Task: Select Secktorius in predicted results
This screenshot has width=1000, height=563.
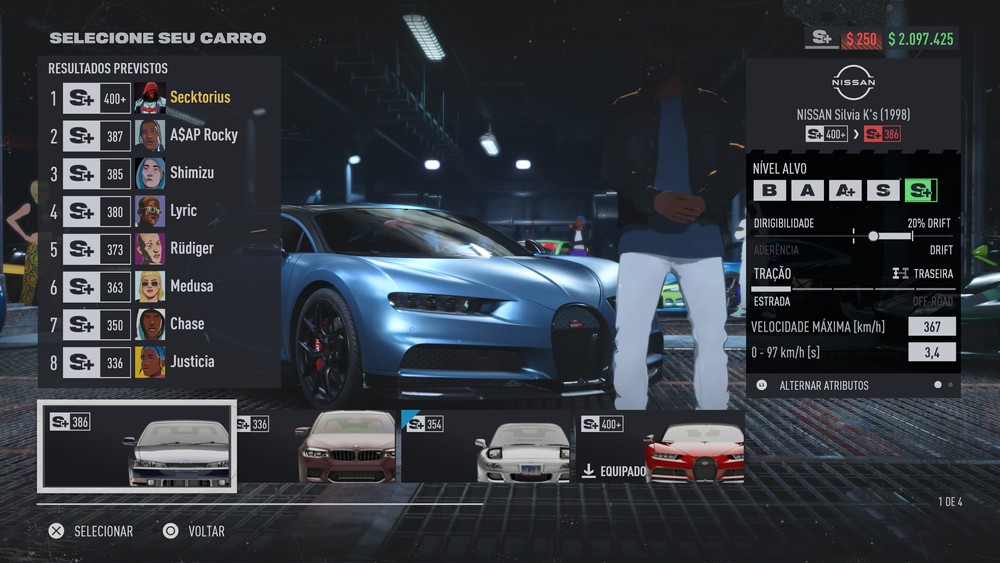Action: pyautogui.click(x=158, y=98)
